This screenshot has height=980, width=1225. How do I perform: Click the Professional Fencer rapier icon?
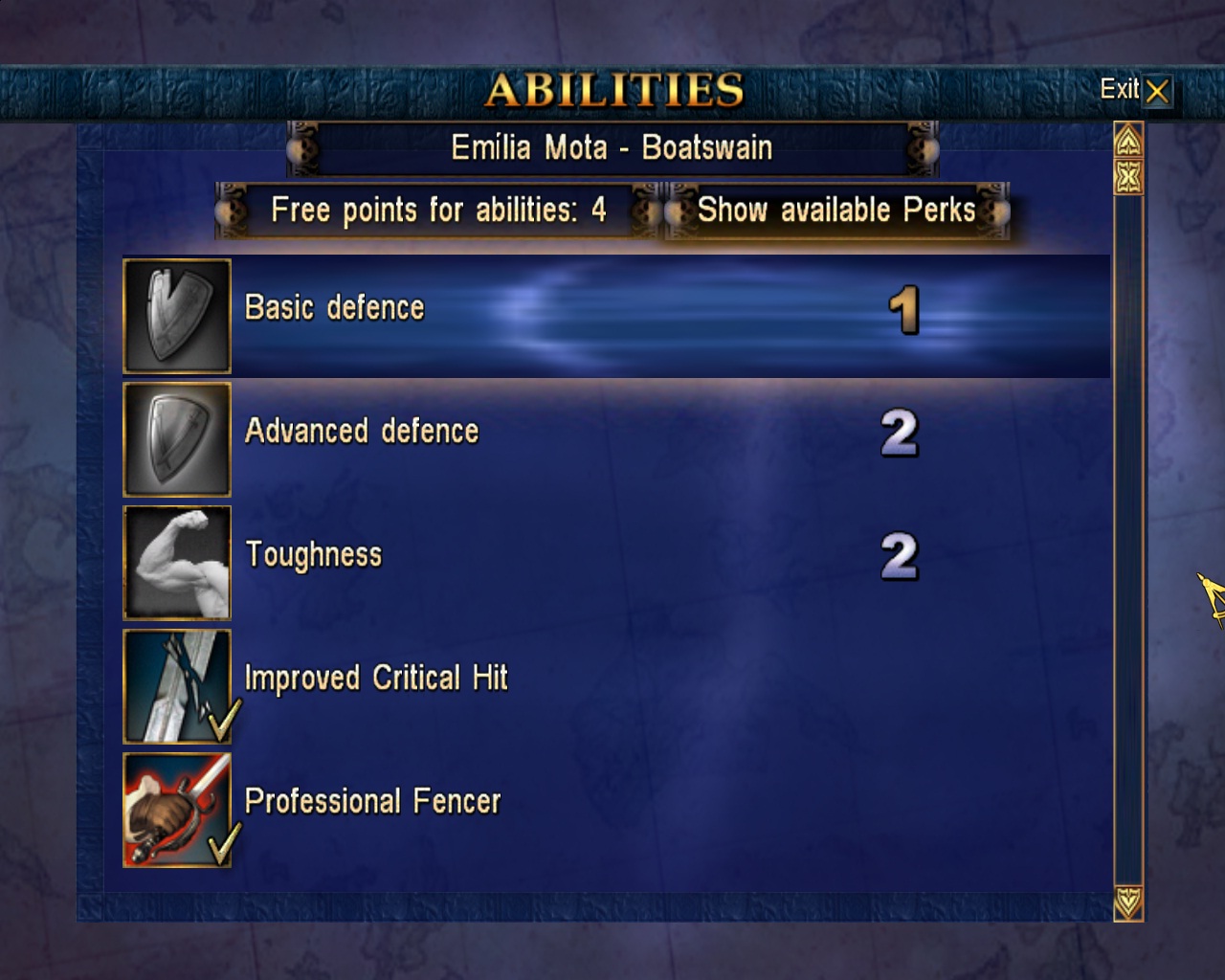(177, 810)
